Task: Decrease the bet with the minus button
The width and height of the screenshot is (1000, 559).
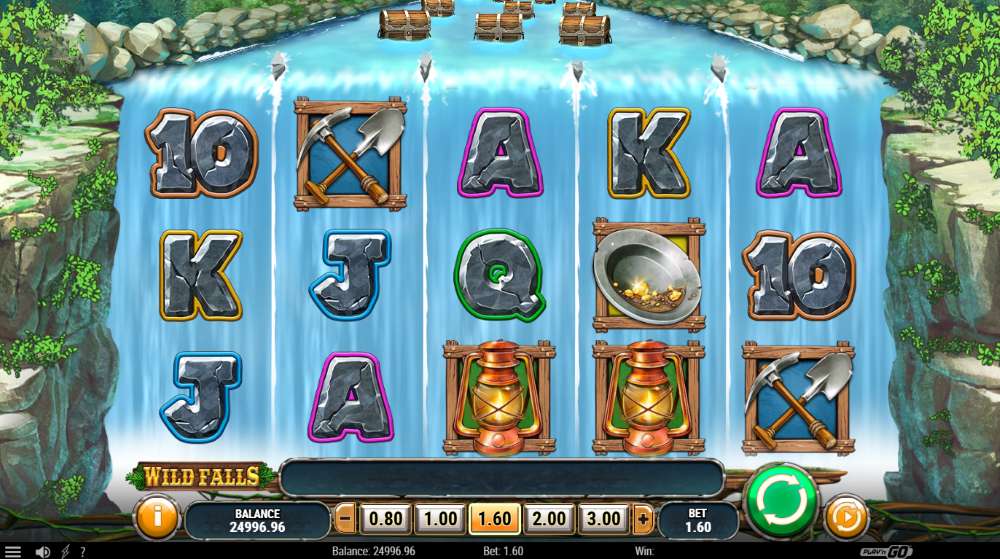Action: click(x=345, y=519)
